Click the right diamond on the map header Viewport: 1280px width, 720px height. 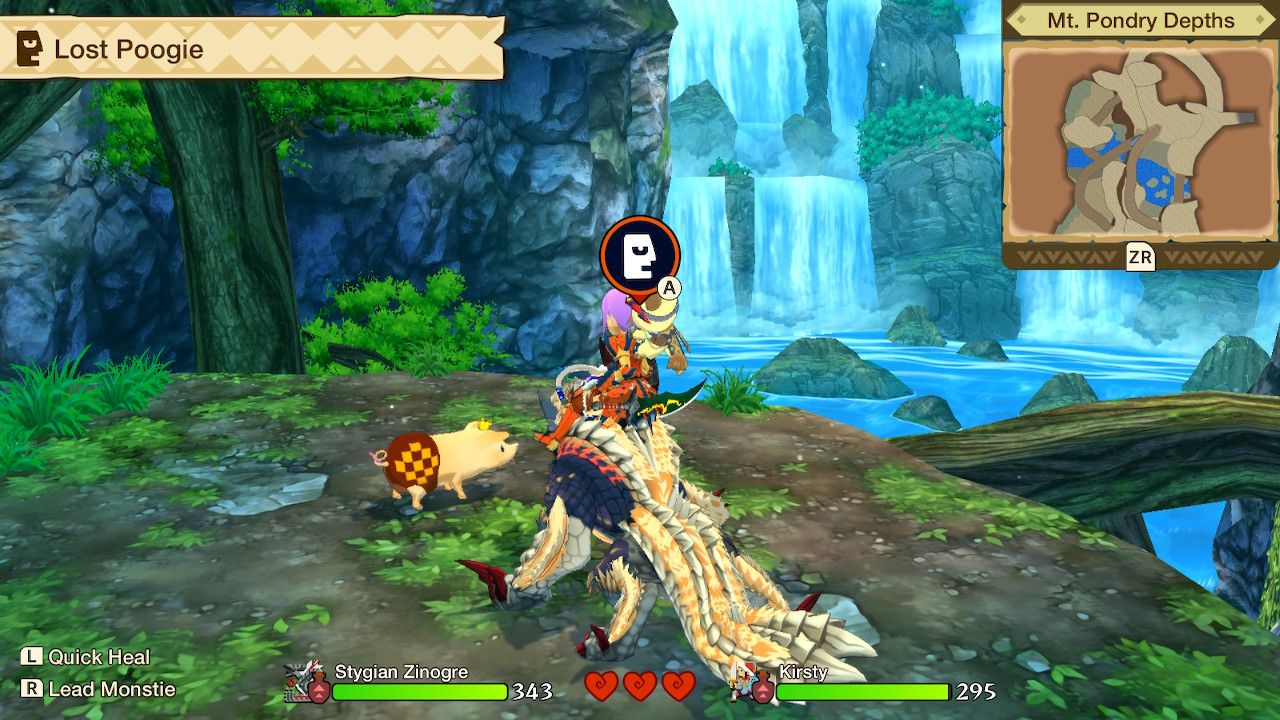click(1258, 21)
